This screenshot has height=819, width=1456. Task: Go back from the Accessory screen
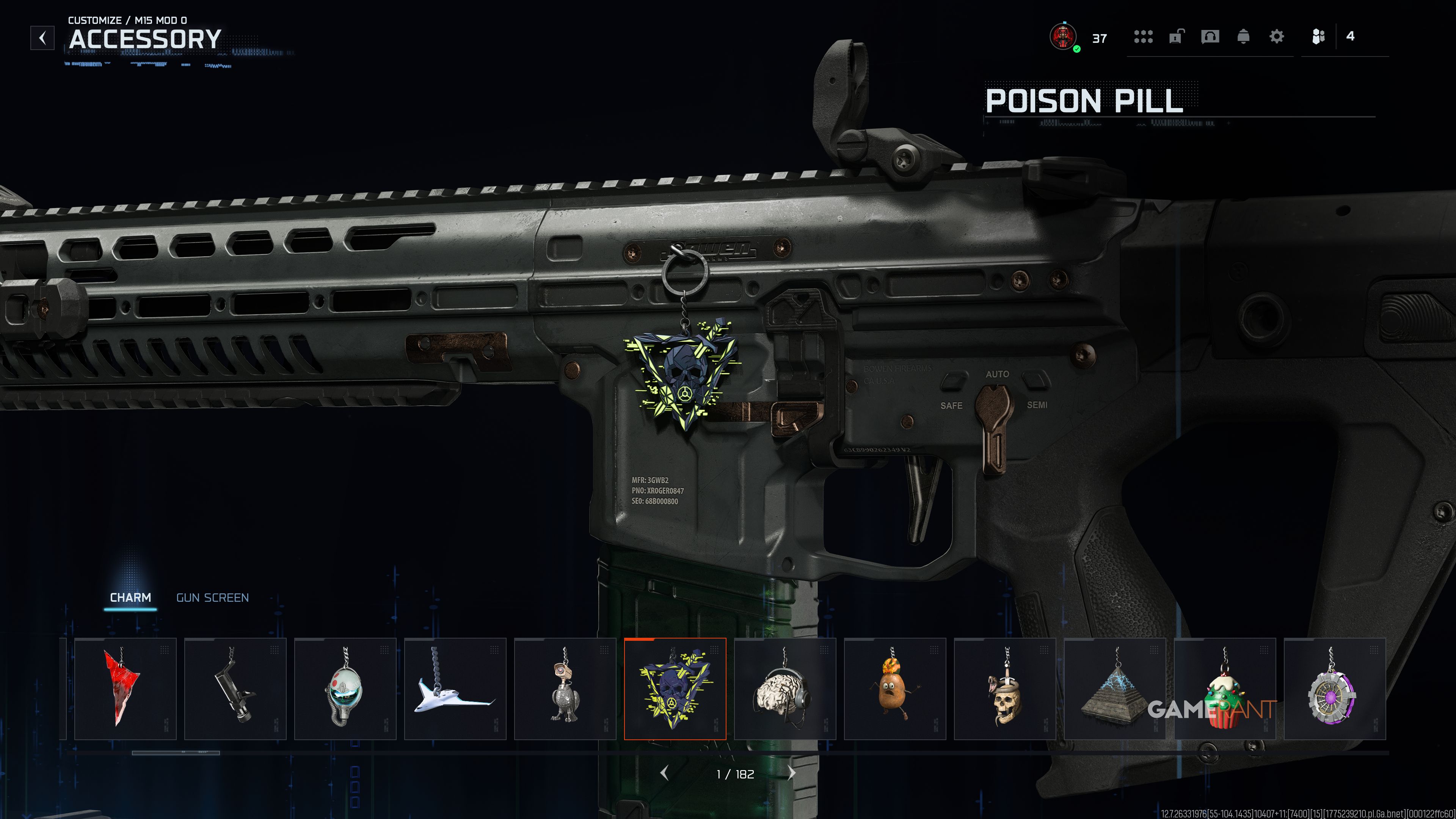(42, 38)
